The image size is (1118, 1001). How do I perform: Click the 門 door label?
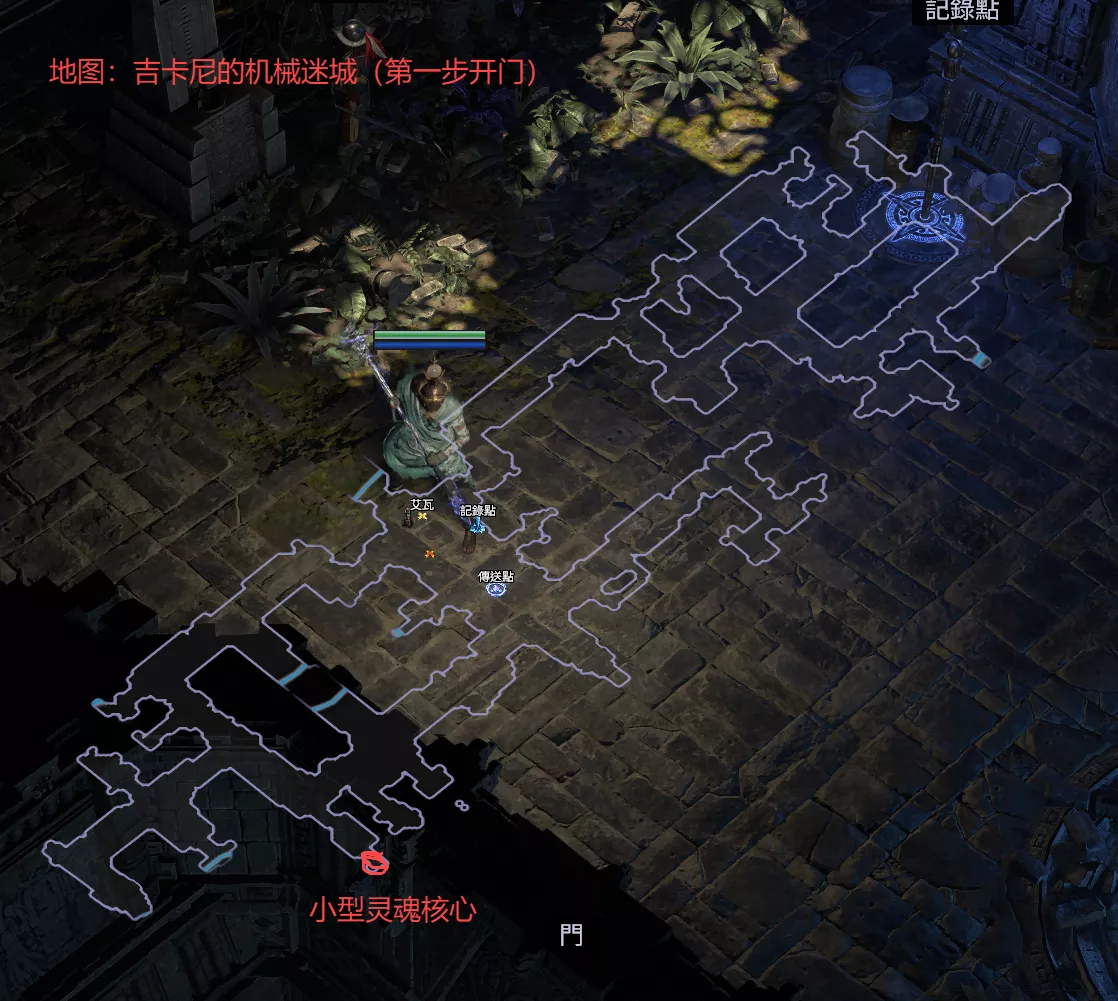point(571,935)
